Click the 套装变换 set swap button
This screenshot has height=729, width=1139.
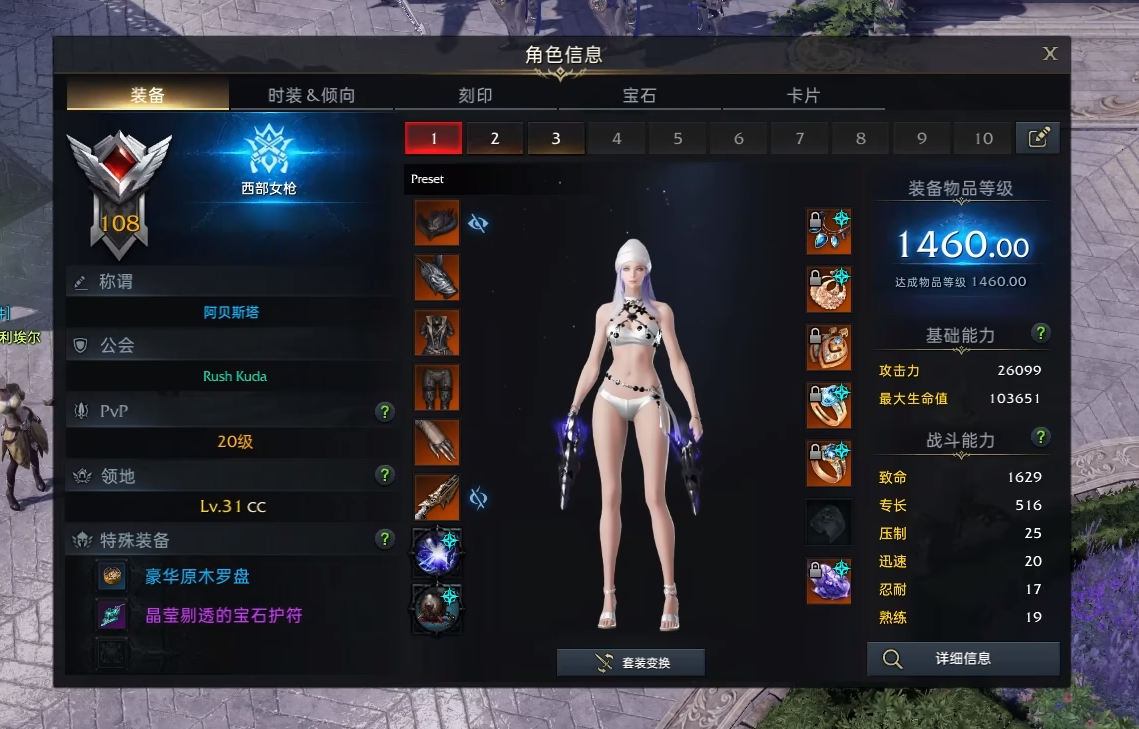(631, 662)
